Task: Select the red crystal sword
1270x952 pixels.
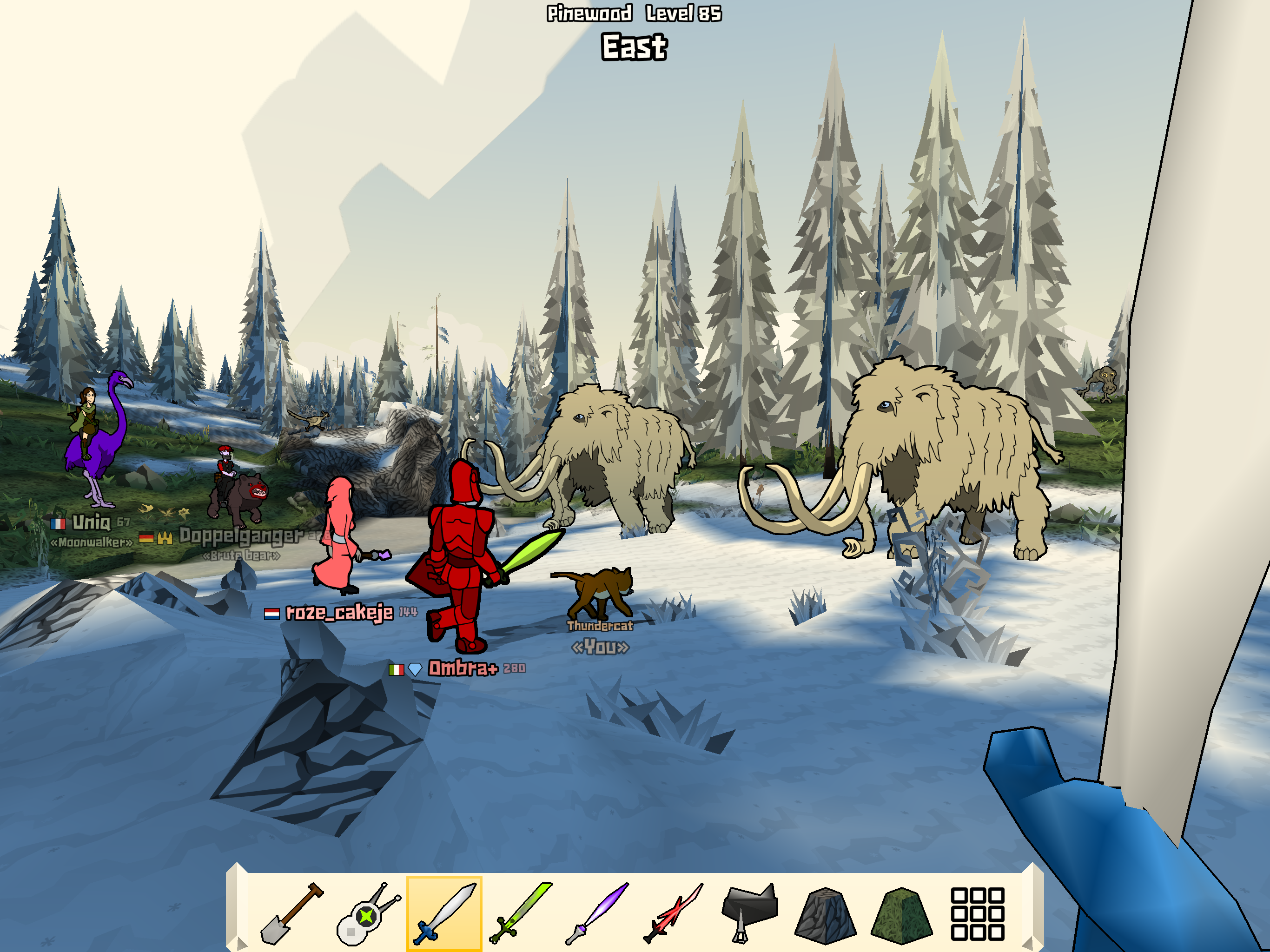Action: [x=675, y=914]
